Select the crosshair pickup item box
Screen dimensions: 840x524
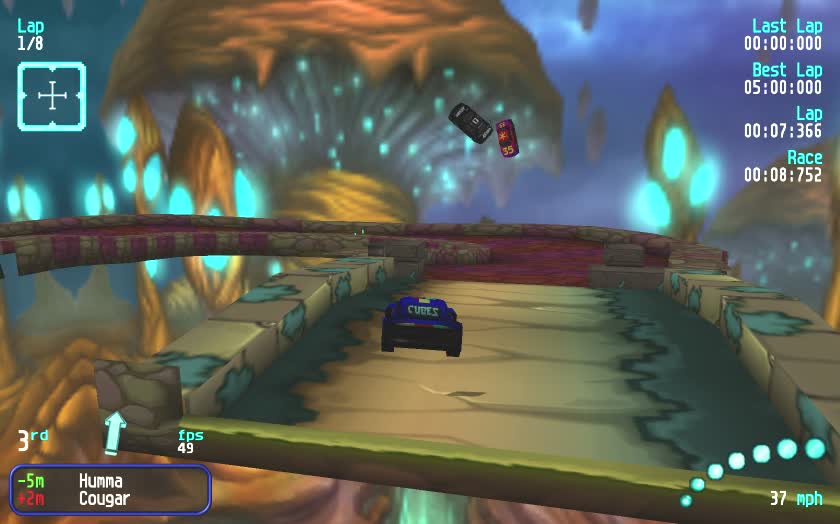tap(51, 96)
